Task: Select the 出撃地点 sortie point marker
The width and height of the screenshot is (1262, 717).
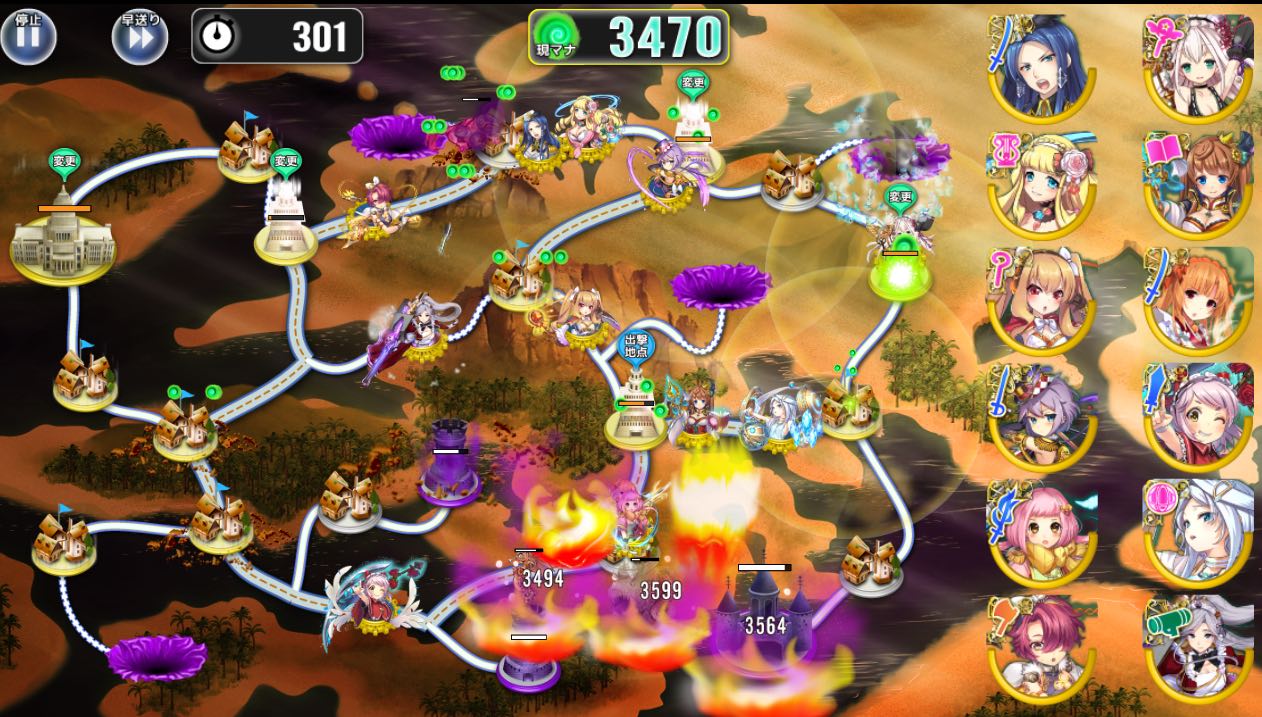Action: tap(635, 346)
